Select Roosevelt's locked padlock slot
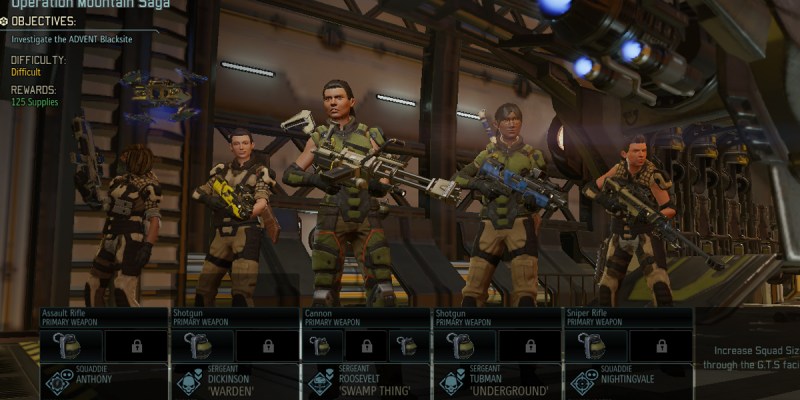800x400 pixels. 367,346
